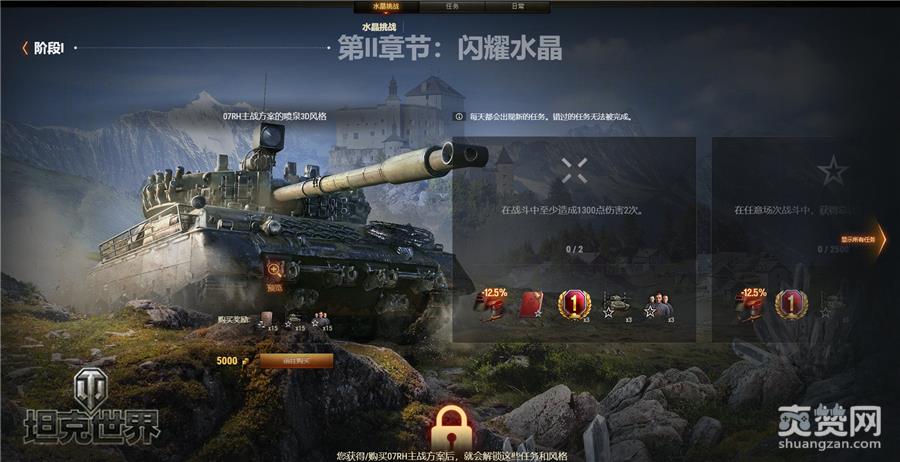Screen dimensions: 900x462
Task: Go back to 阶段I with the left arrow
Action: tap(25, 48)
